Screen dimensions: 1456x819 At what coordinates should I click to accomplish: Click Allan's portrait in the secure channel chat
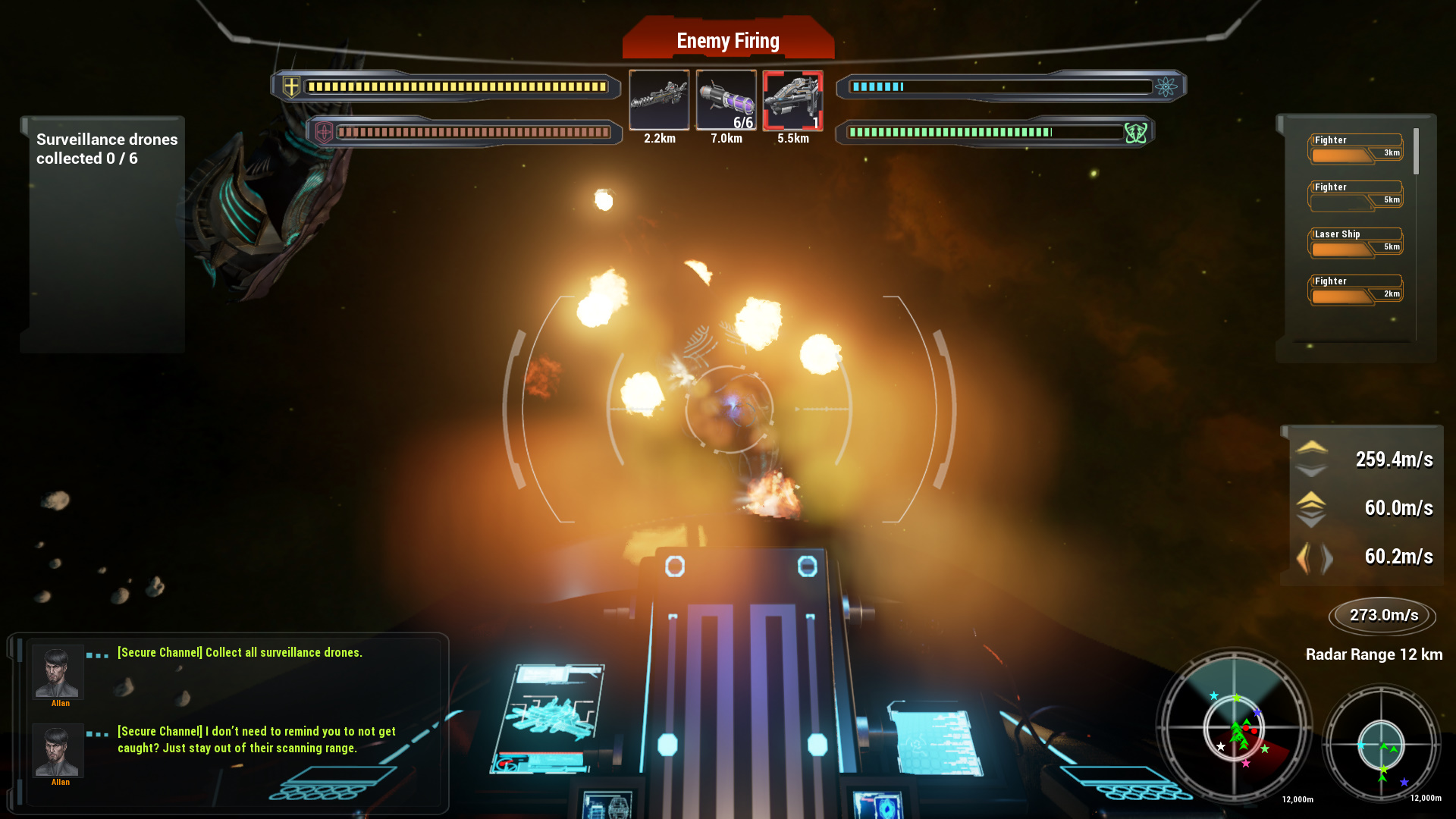pyautogui.click(x=58, y=673)
